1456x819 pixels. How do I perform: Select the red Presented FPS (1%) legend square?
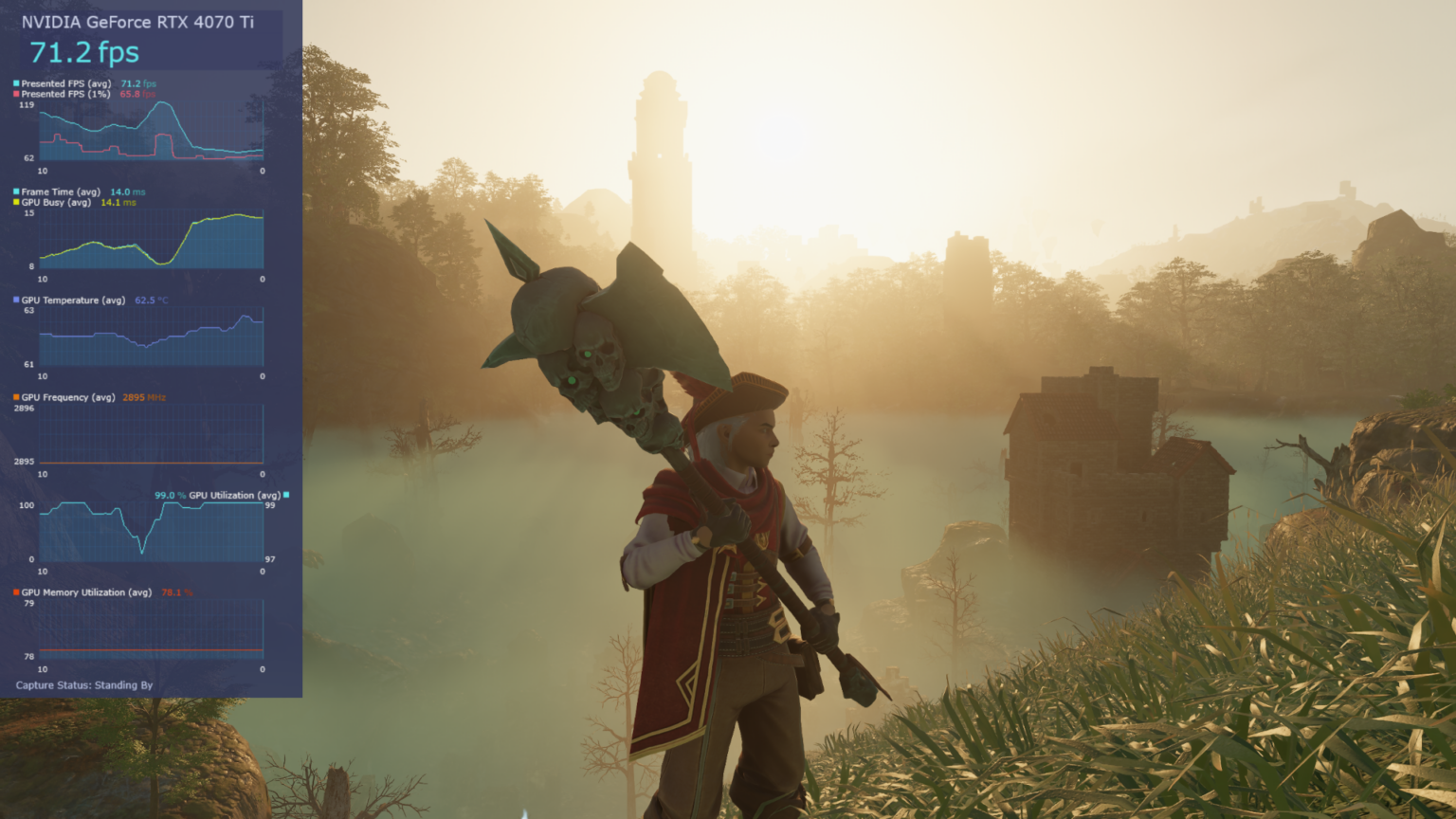[x=14, y=95]
